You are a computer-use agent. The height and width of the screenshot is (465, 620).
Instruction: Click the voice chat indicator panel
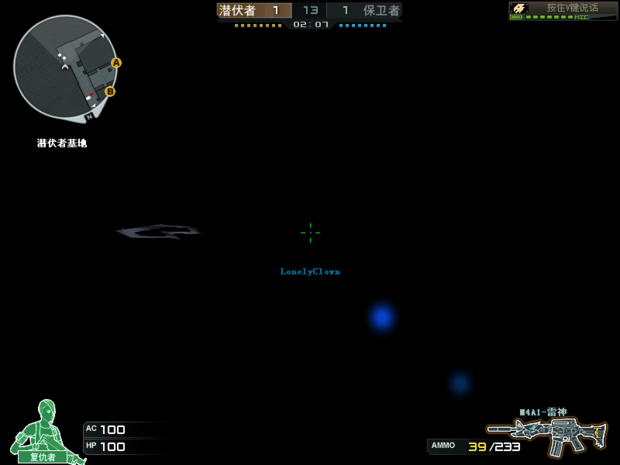point(563,11)
